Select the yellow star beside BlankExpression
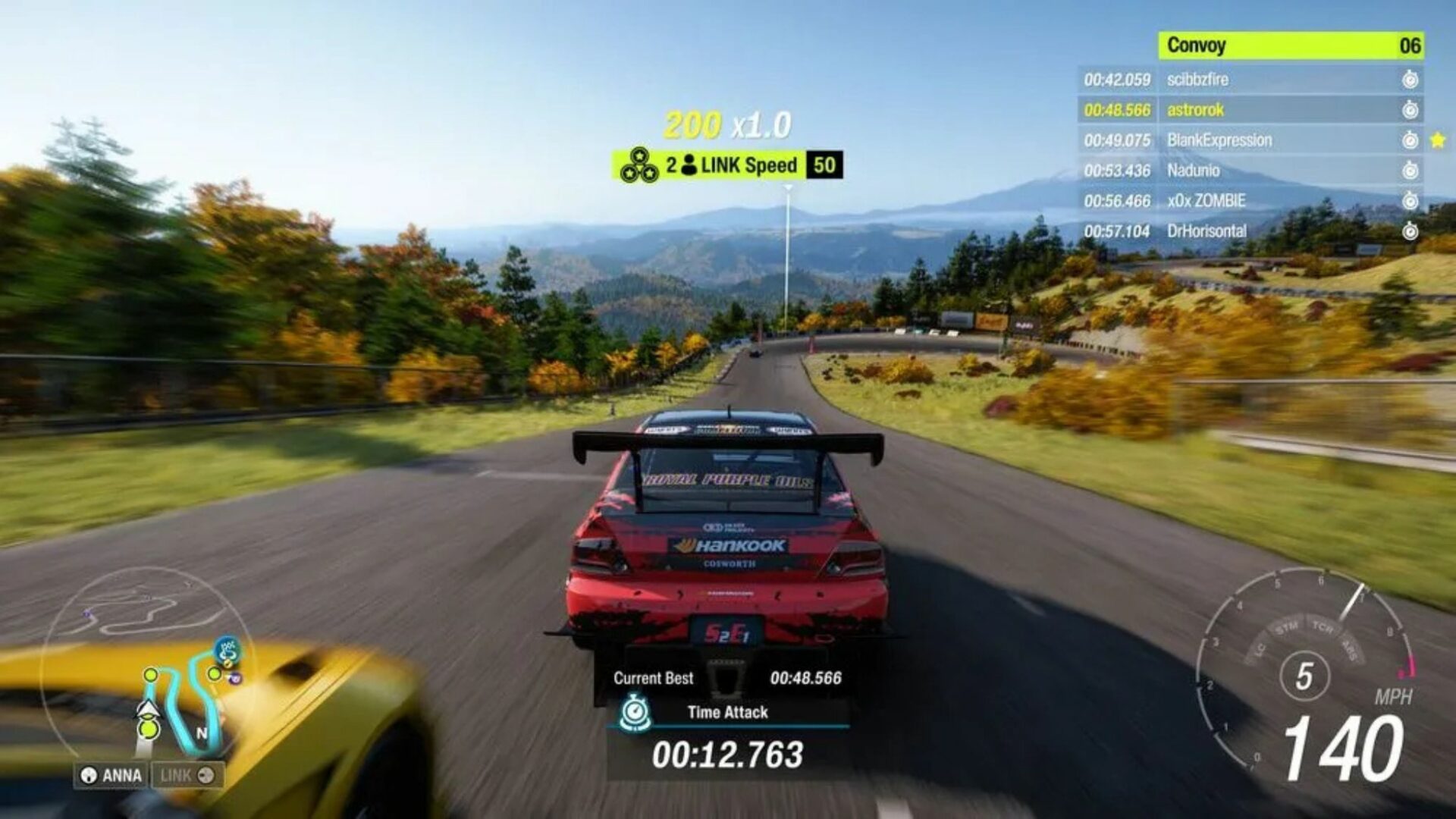Image resolution: width=1456 pixels, height=819 pixels. click(1439, 140)
